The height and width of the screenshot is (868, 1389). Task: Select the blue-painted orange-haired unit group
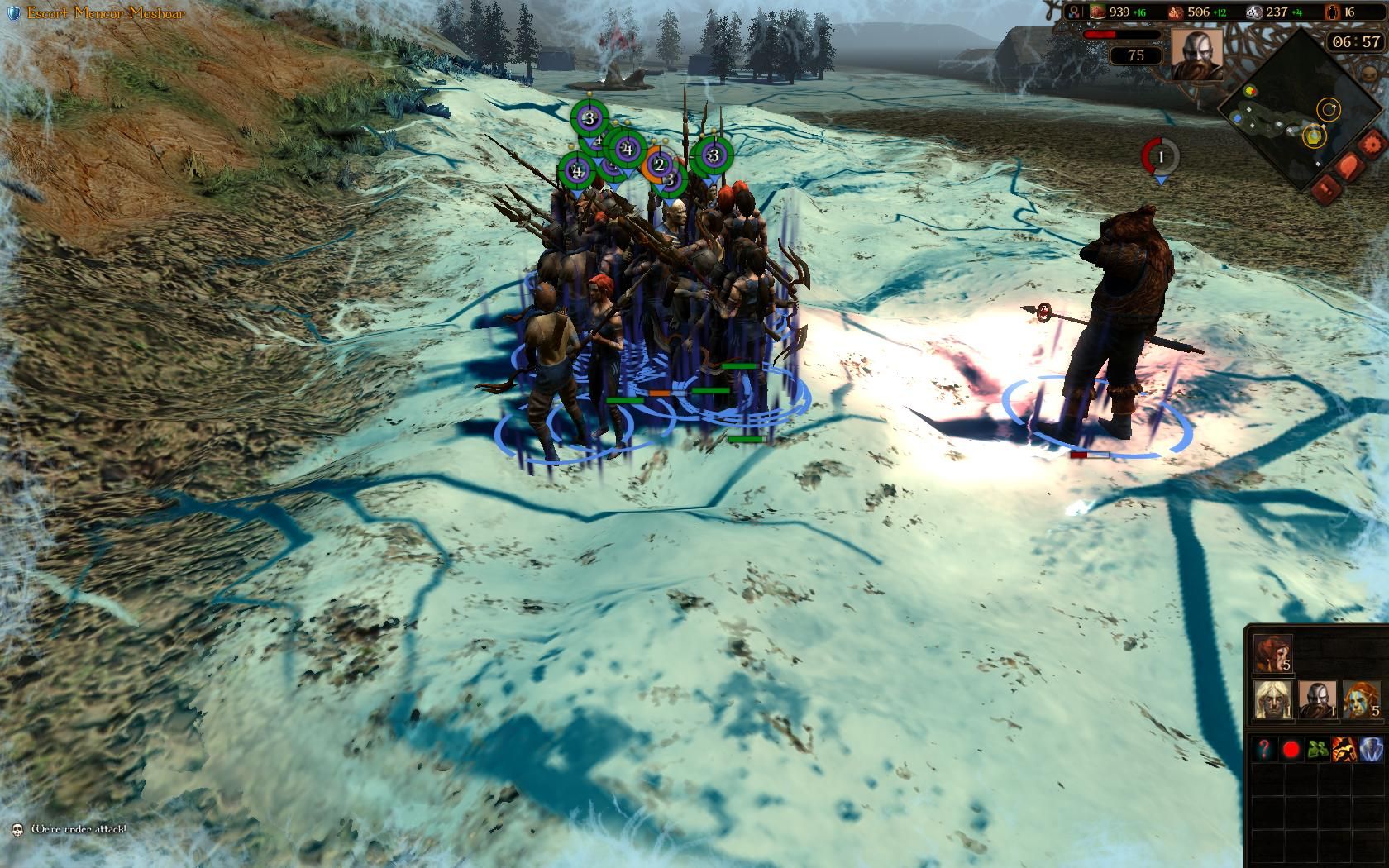(x=1361, y=700)
